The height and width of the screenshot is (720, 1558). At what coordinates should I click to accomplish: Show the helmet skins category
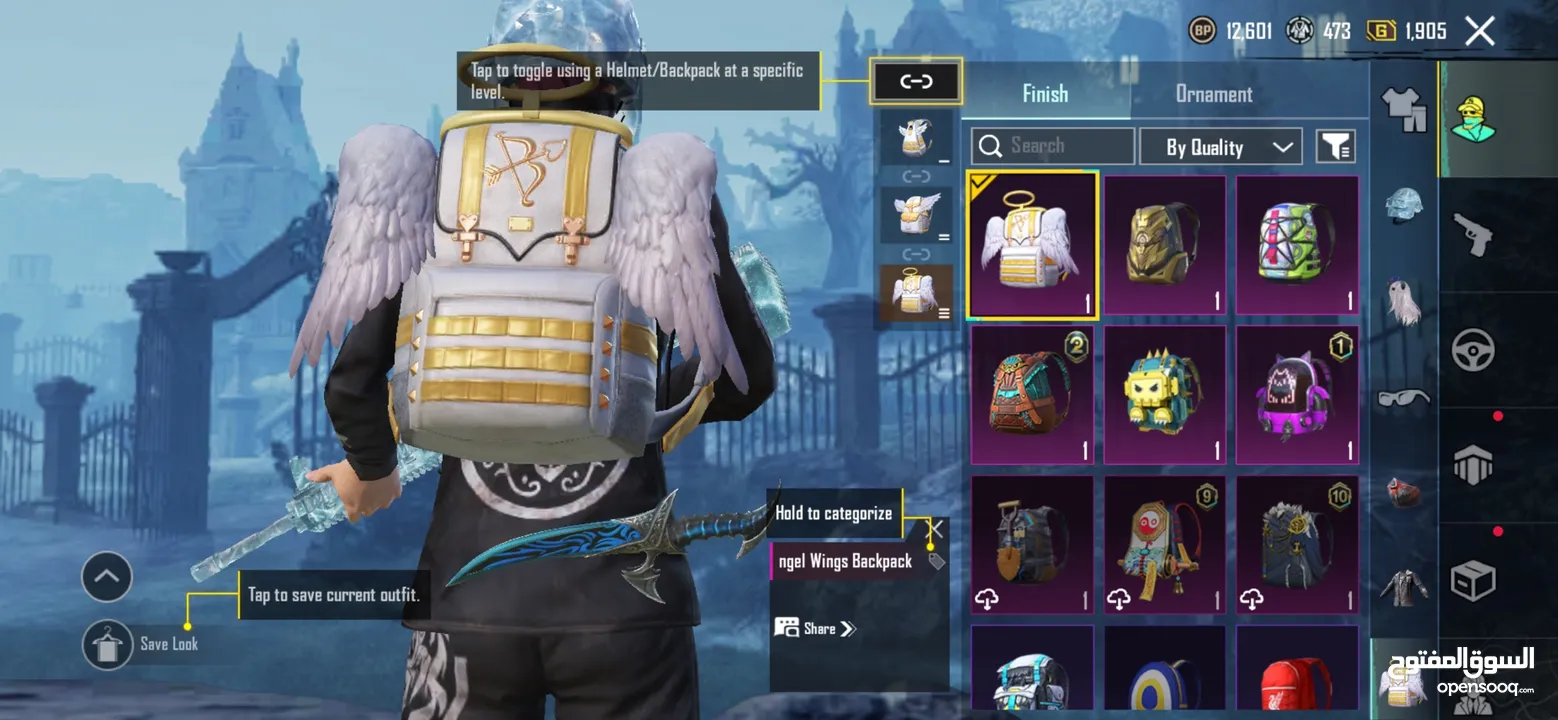(1403, 204)
